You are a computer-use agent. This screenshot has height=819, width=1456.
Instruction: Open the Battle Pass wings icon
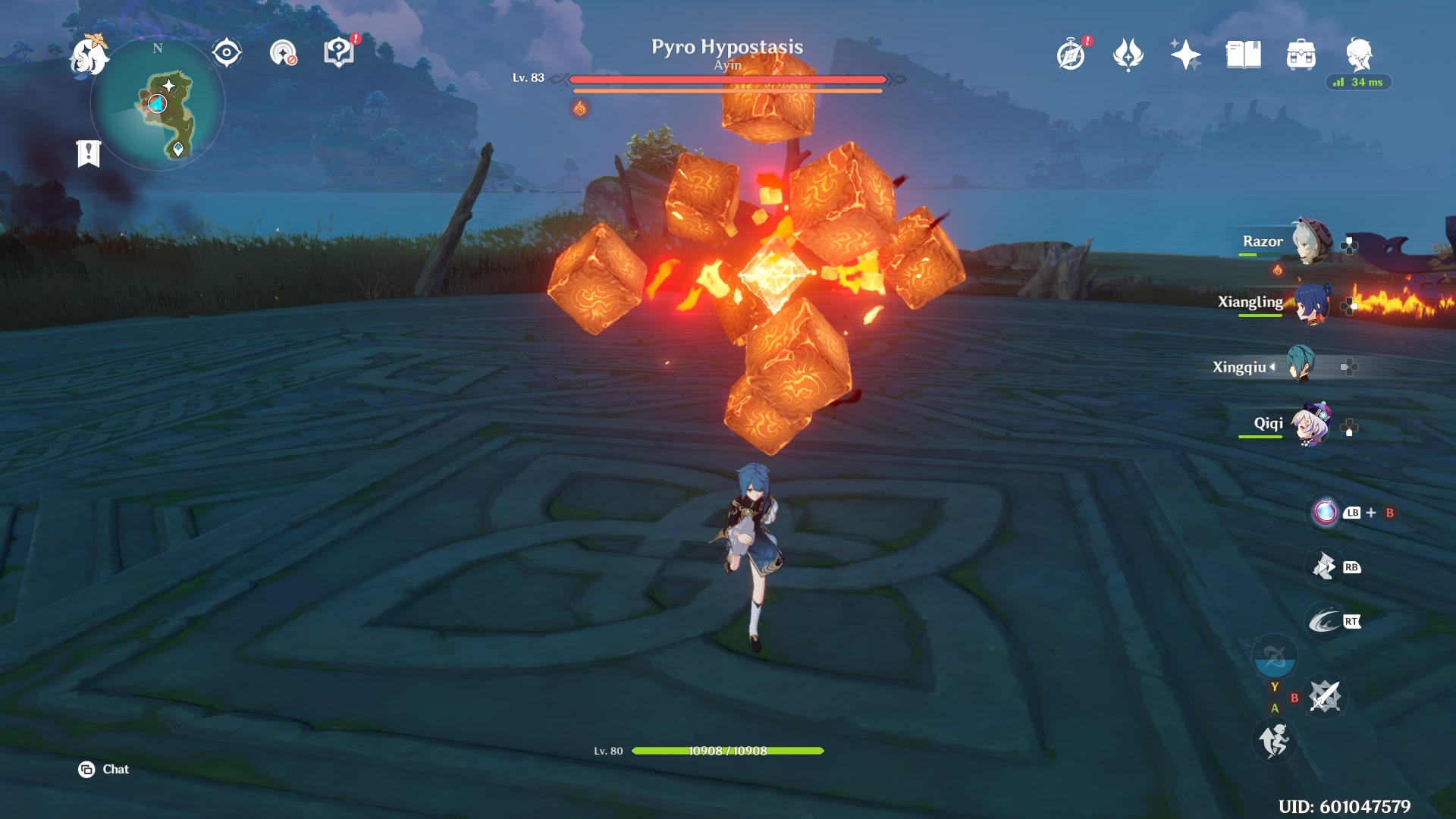[1129, 54]
